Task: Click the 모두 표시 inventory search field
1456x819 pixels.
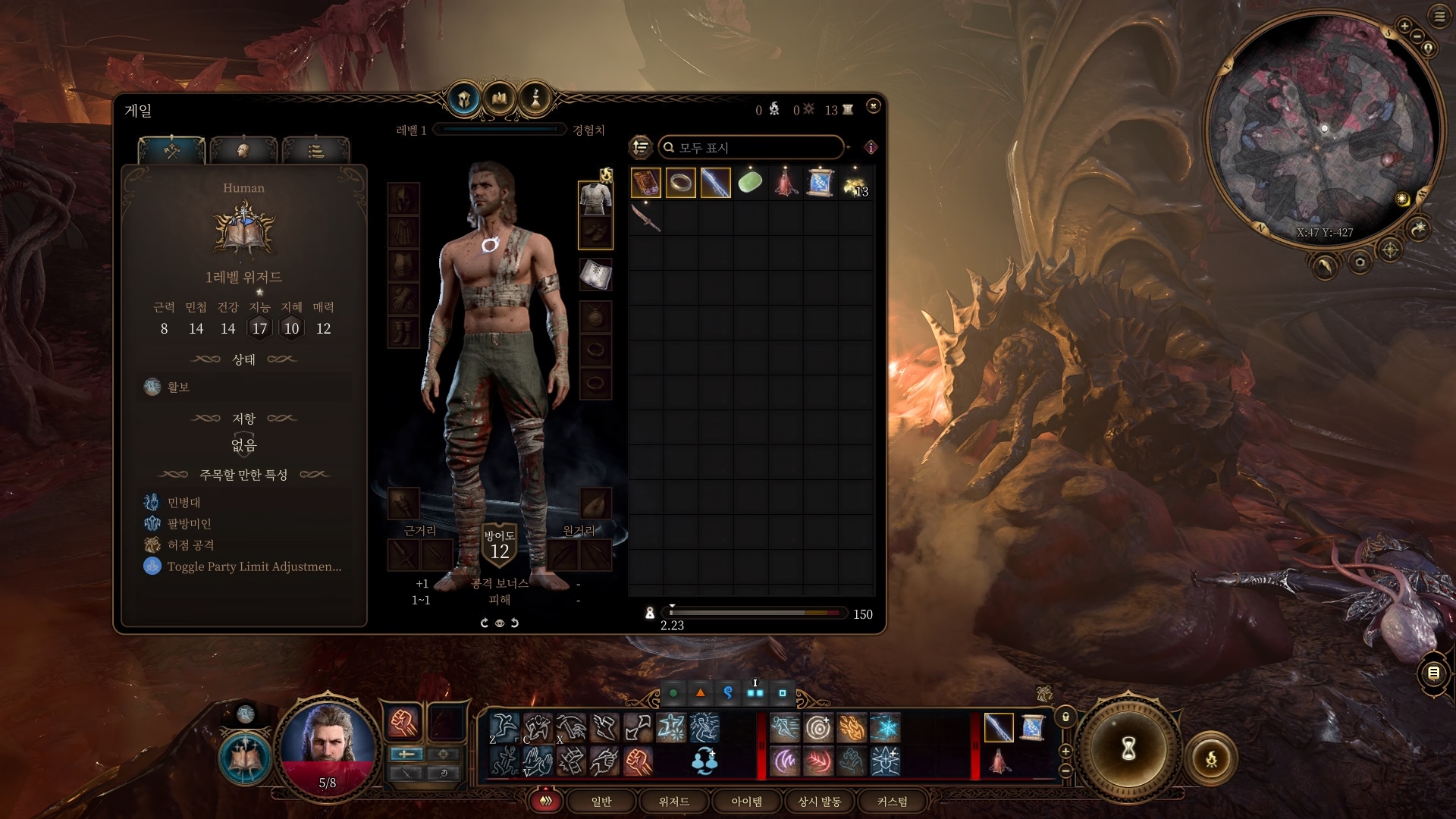Action: [x=751, y=147]
